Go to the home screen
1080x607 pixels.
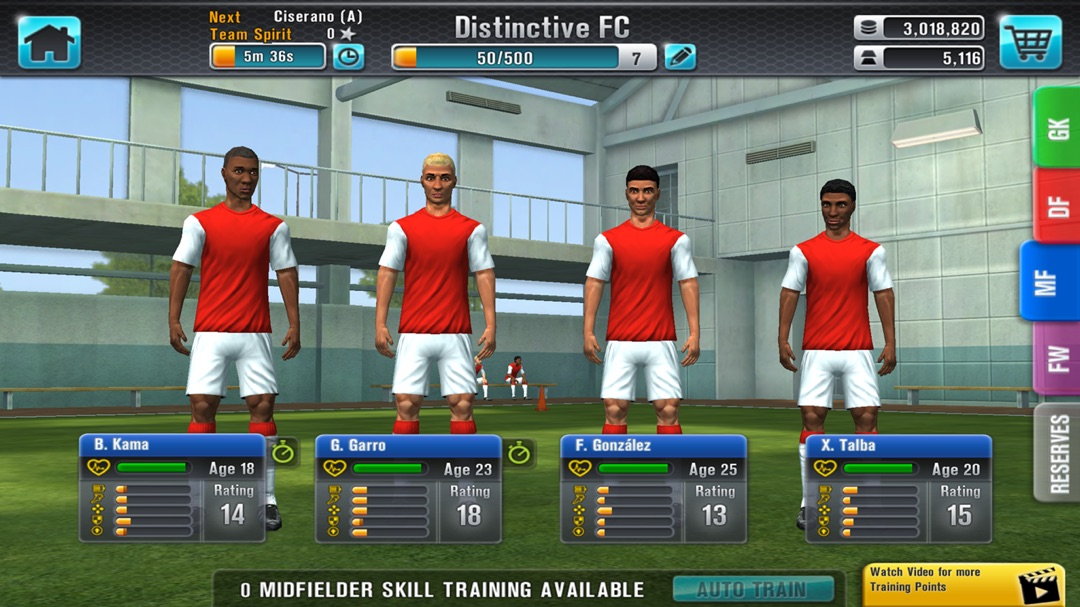click(49, 42)
